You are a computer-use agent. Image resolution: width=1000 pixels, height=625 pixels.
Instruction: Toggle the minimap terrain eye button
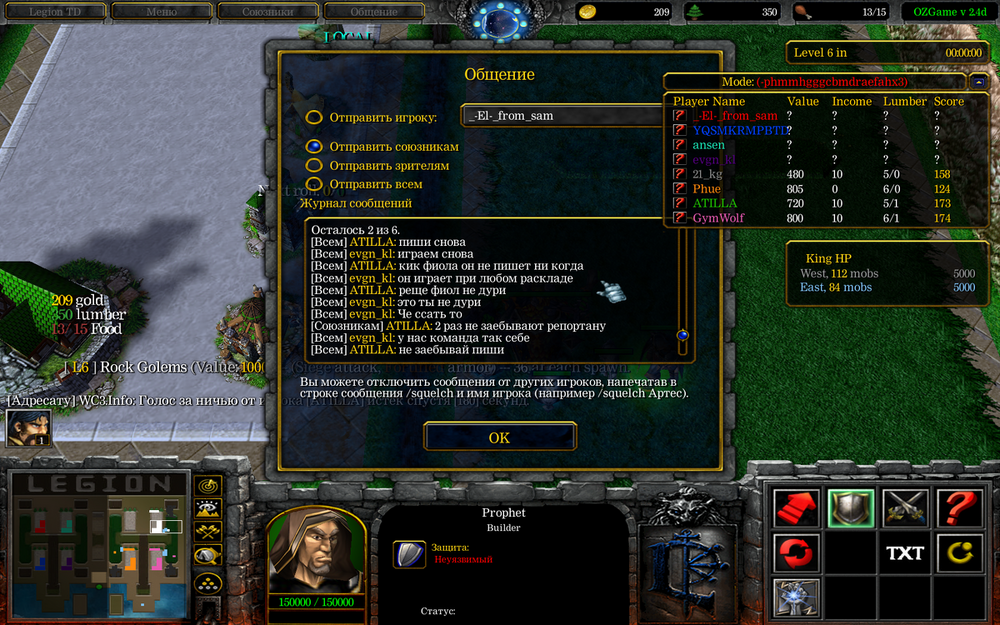[208, 510]
